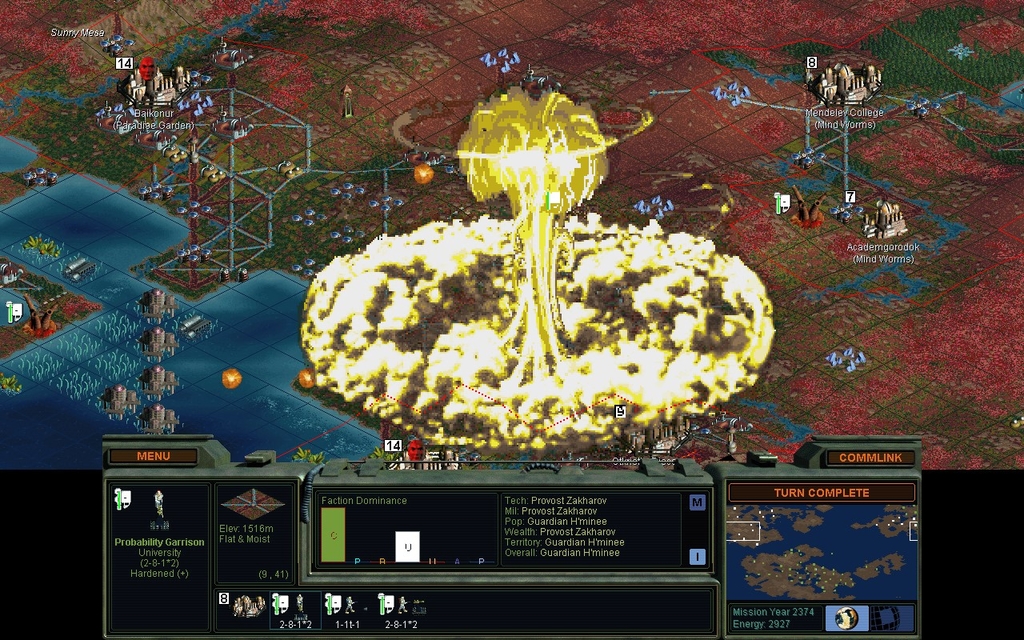The height and width of the screenshot is (640, 1024).
Task: Select the 1-1t-1 unit in stack
Action: tap(346, 609)
